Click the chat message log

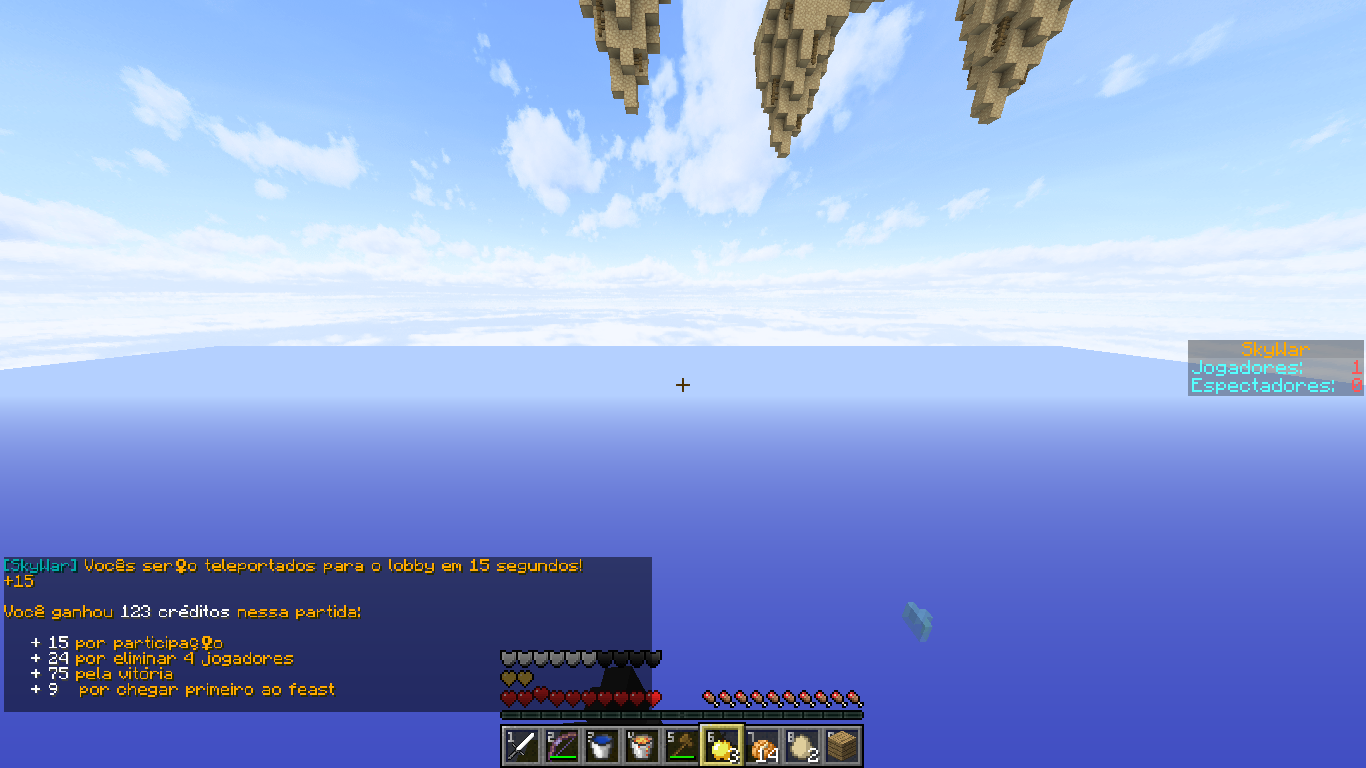pyautogui.click(x=327, y=634)
